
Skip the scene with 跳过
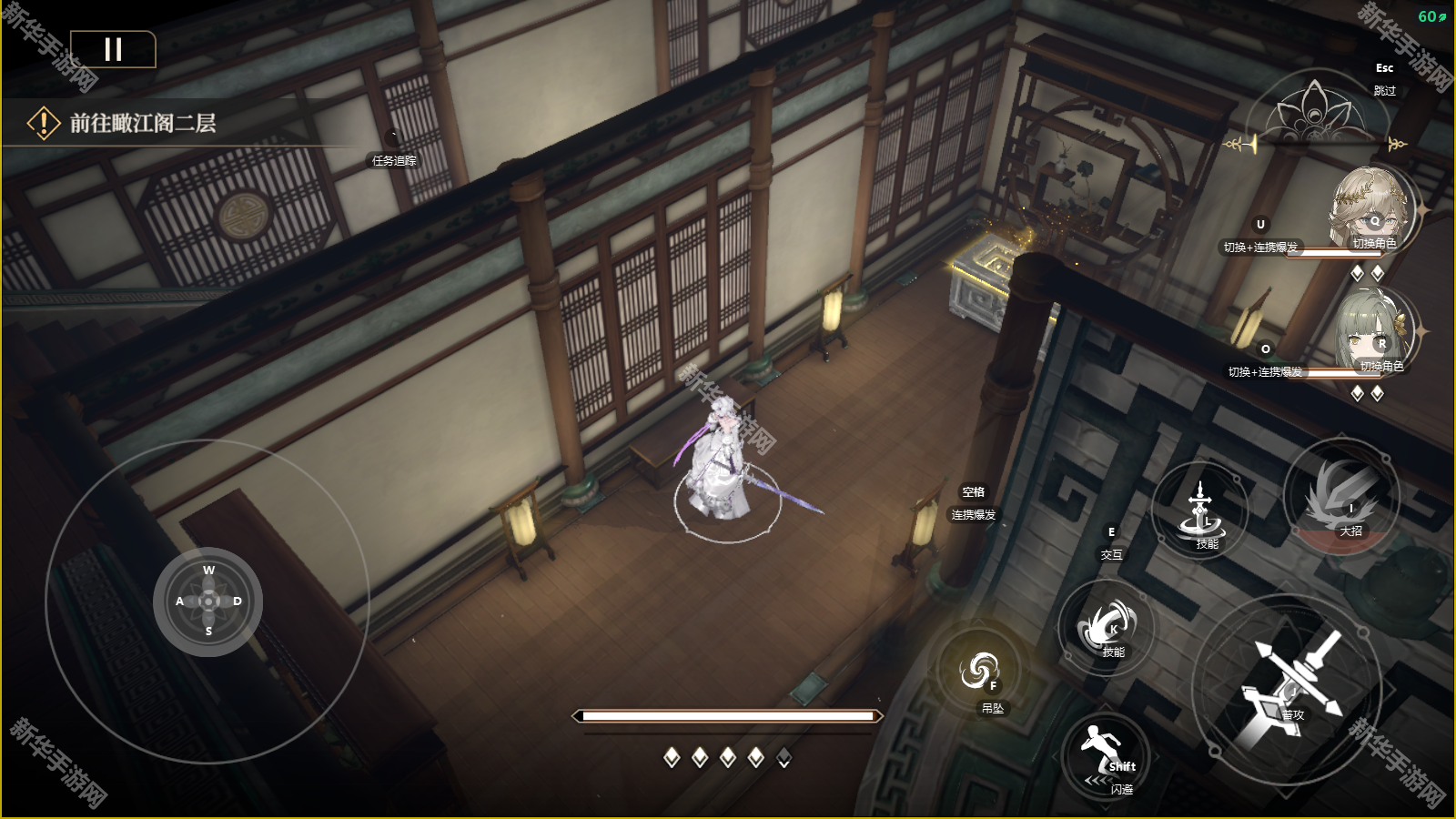click(1384, 90)
